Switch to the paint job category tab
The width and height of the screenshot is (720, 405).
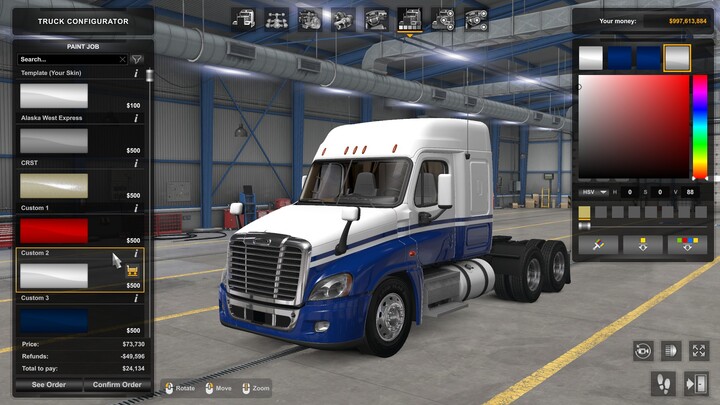(x=409, y=18)
